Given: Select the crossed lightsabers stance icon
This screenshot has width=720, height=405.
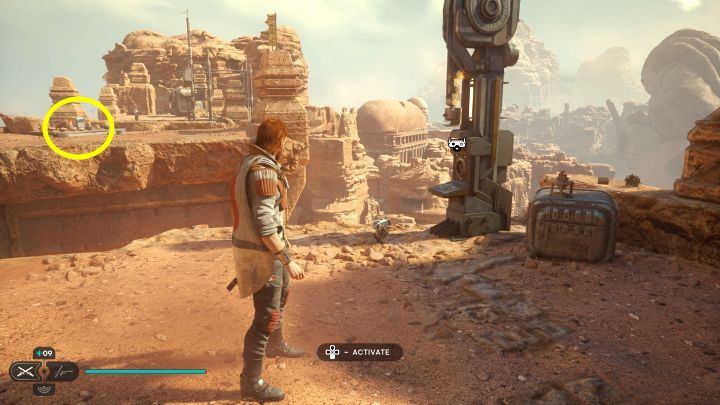Looking at the screenshot, I should (26, 371).
